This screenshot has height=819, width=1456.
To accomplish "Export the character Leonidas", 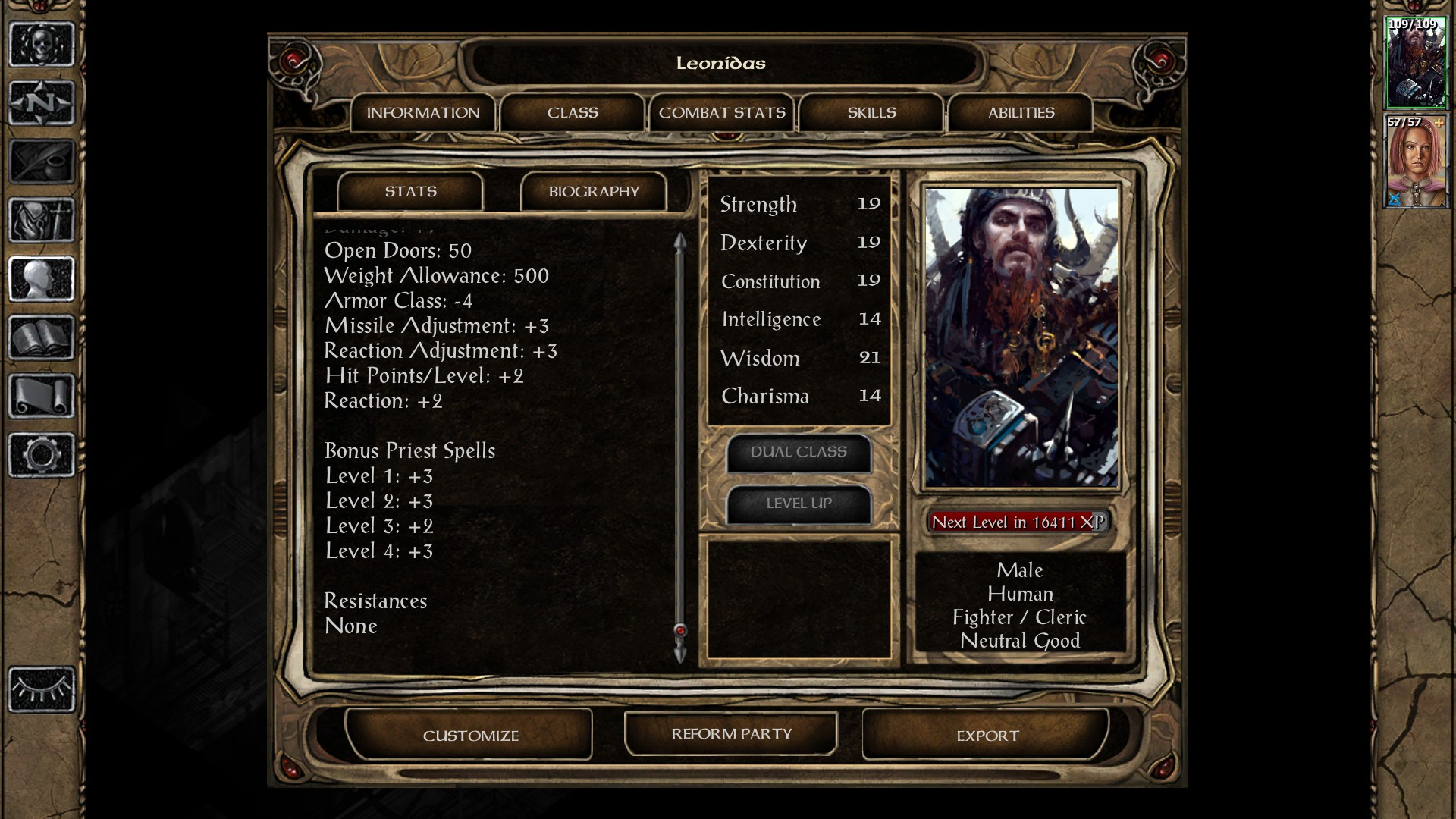I will [987, 735].
